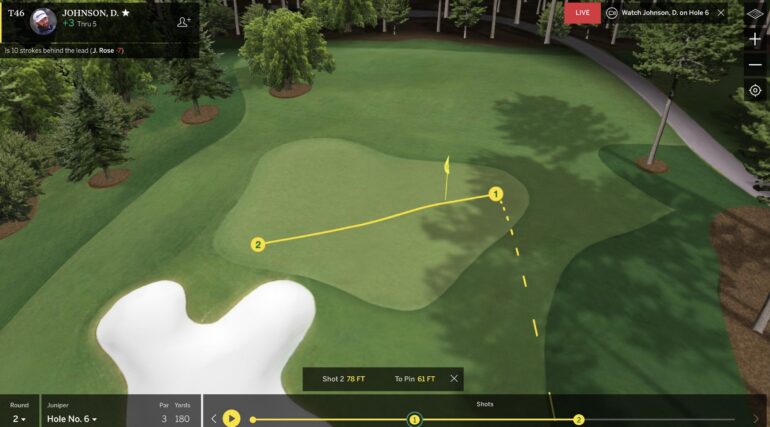Open the Round selection dropdown
The image size is (770, 427).
click(x=19, y=418)
